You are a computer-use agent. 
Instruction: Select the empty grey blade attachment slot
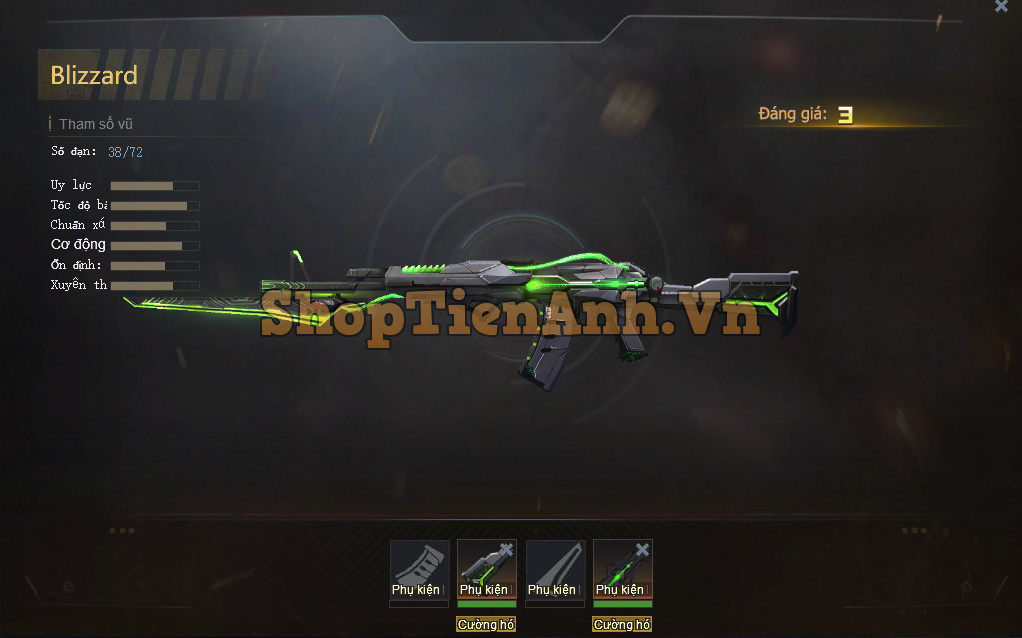[x=555, y=570]
